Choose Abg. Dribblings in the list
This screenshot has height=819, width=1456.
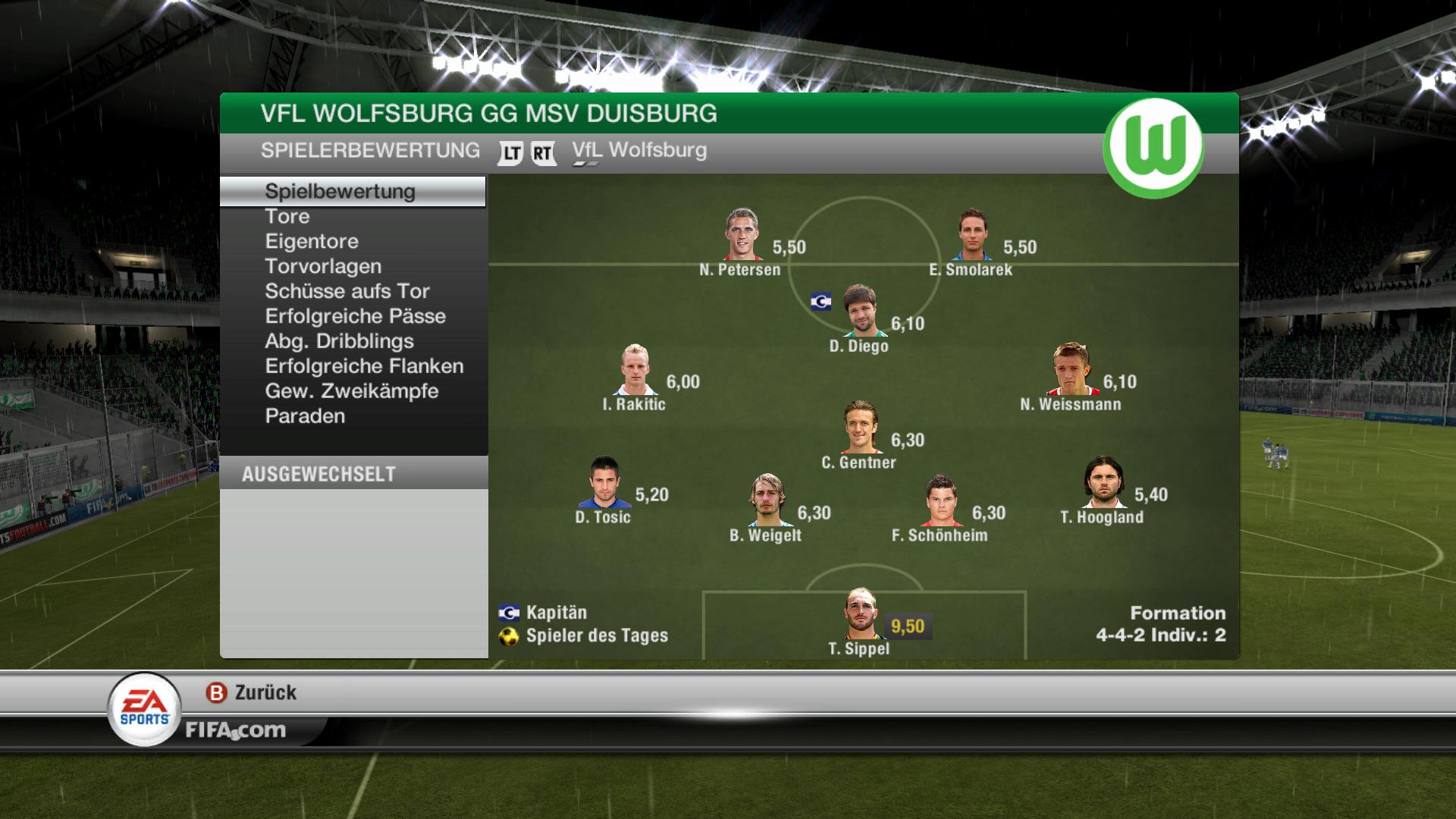339,342
